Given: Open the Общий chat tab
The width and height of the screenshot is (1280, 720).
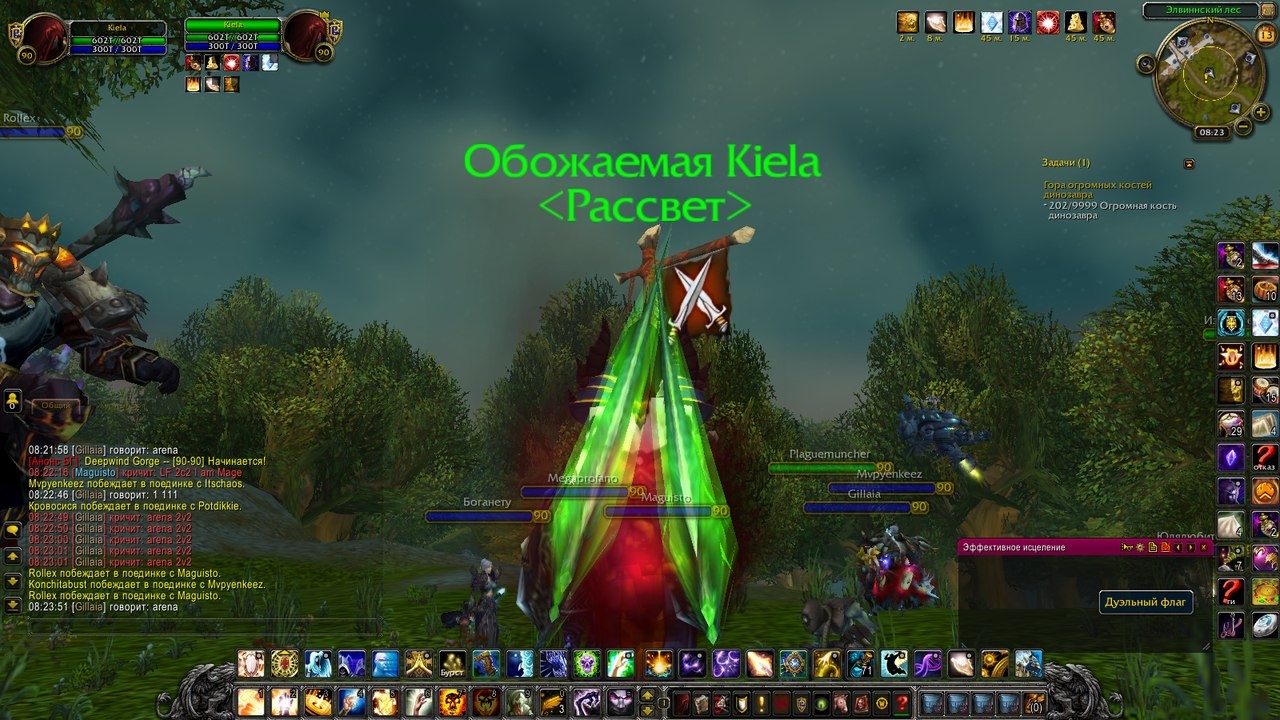Looking at the screenshot, I should [56, 405].
